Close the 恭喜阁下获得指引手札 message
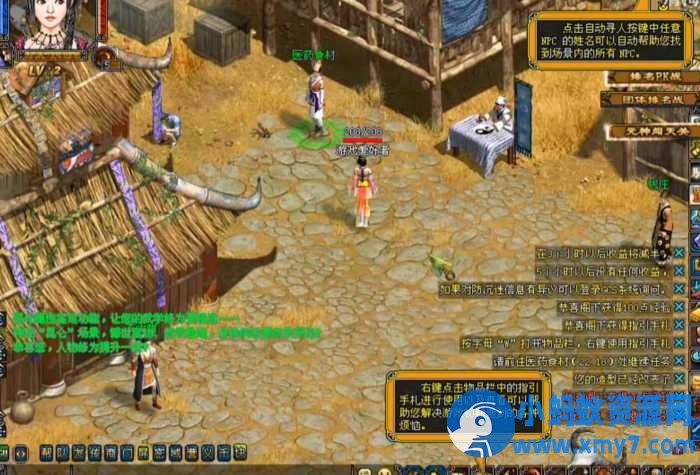 [x=679, y=325]
